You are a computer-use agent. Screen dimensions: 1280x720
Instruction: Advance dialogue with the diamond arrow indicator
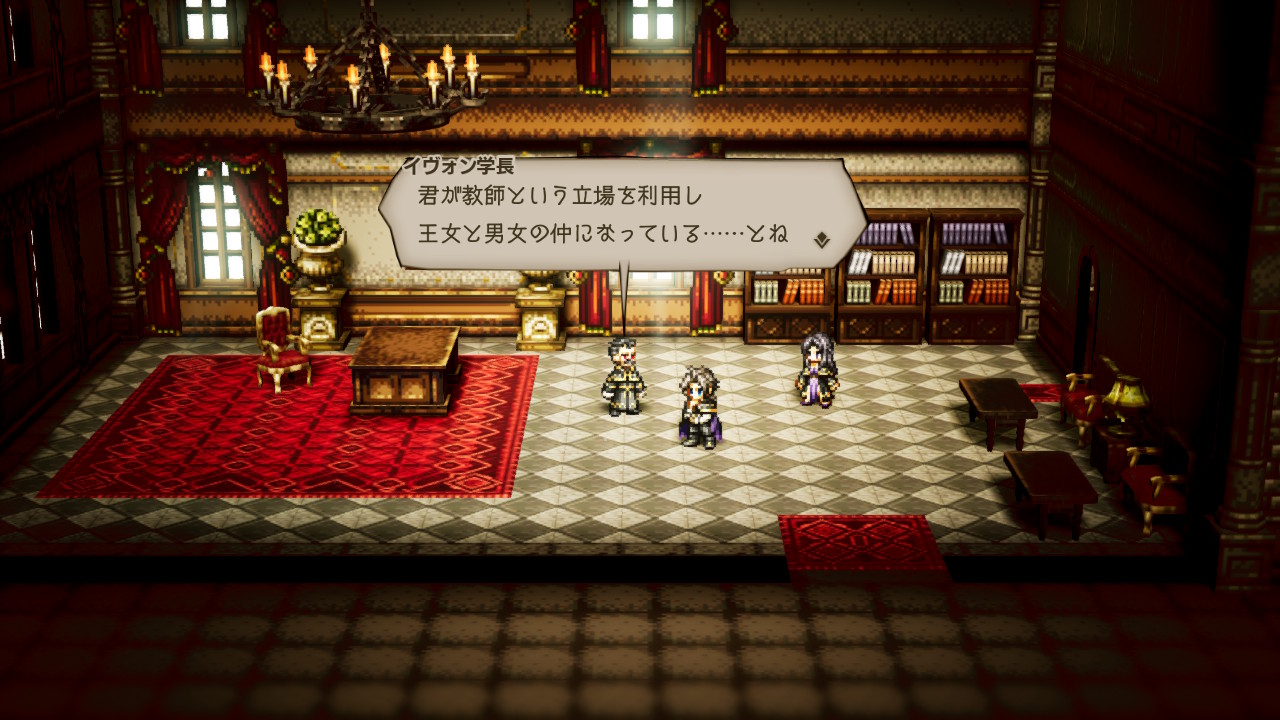pos(821,239)
